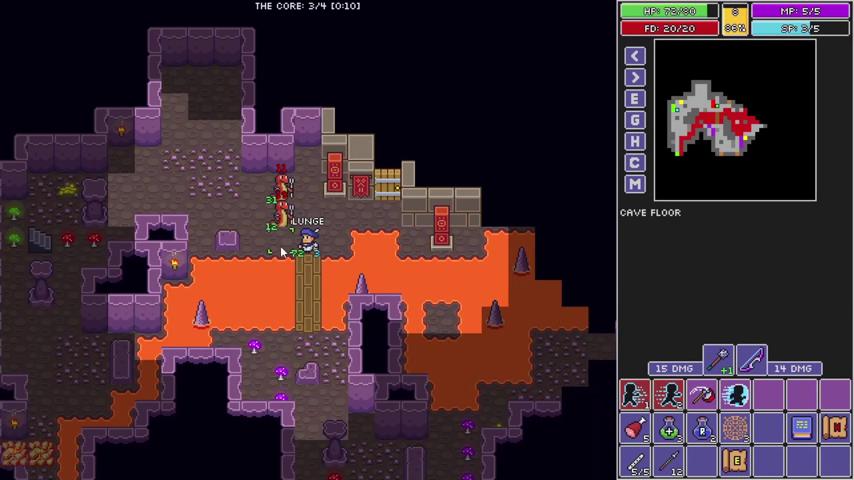Use the axe swing ability
Screen dimensions: 854x480
(x=702, y=395)
